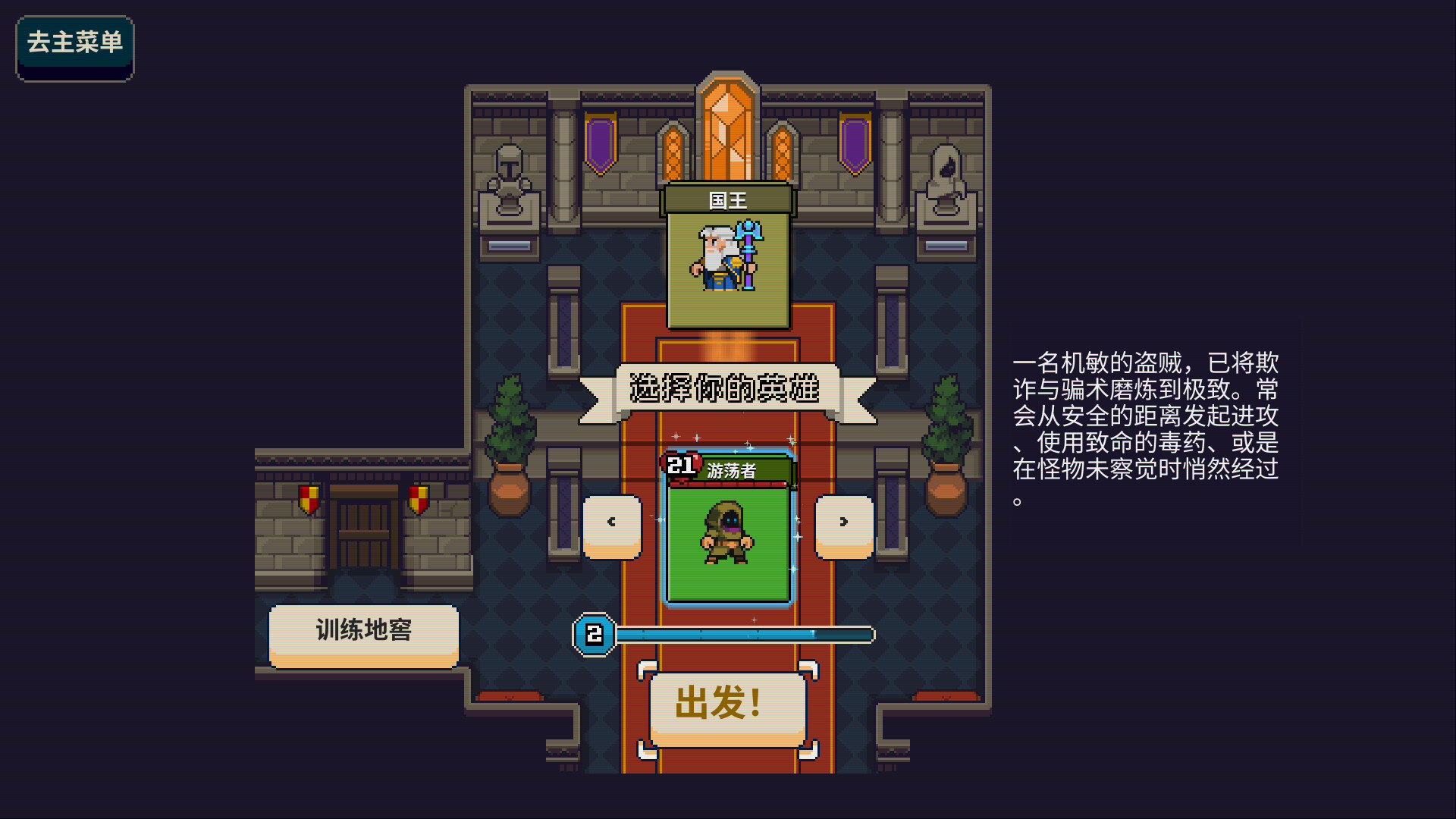
Task: Click the 国王 name plate
Action: 726,199
